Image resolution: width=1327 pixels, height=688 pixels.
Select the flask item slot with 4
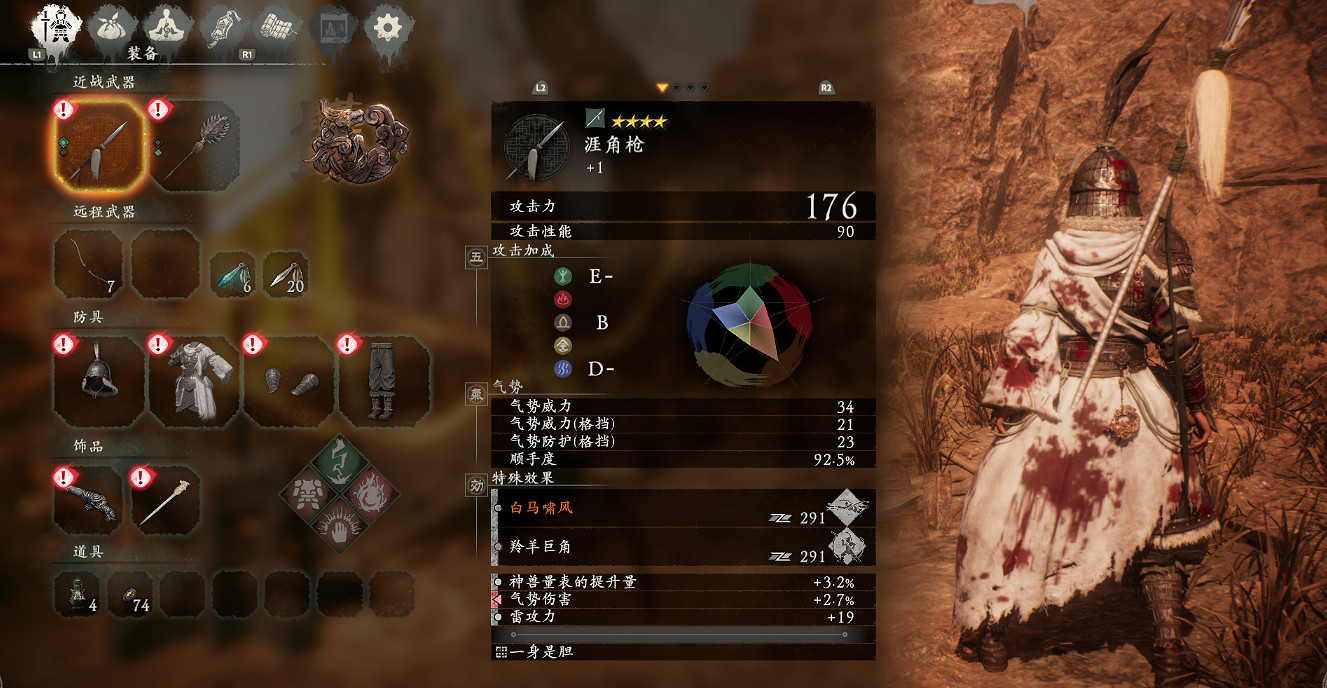(77, 593)
